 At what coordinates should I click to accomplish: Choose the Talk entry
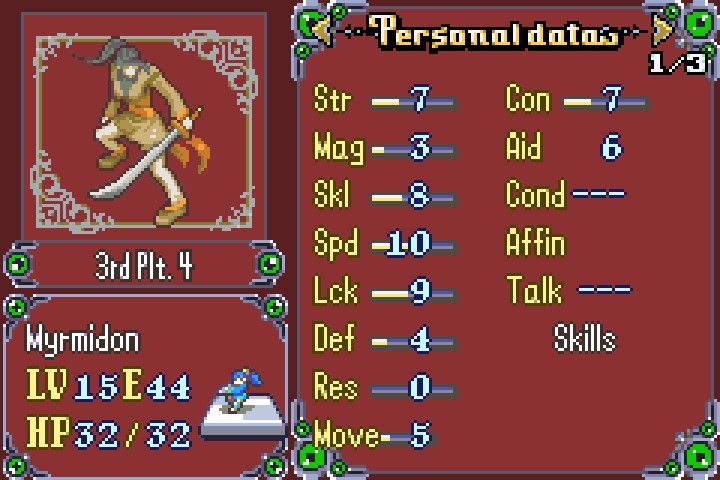point(568,291)
